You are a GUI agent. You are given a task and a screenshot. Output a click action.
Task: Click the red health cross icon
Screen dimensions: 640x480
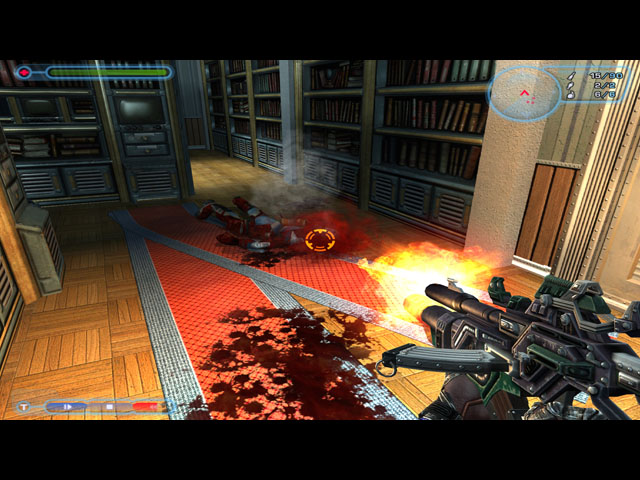pyautogui.click(x=25, y=72)
